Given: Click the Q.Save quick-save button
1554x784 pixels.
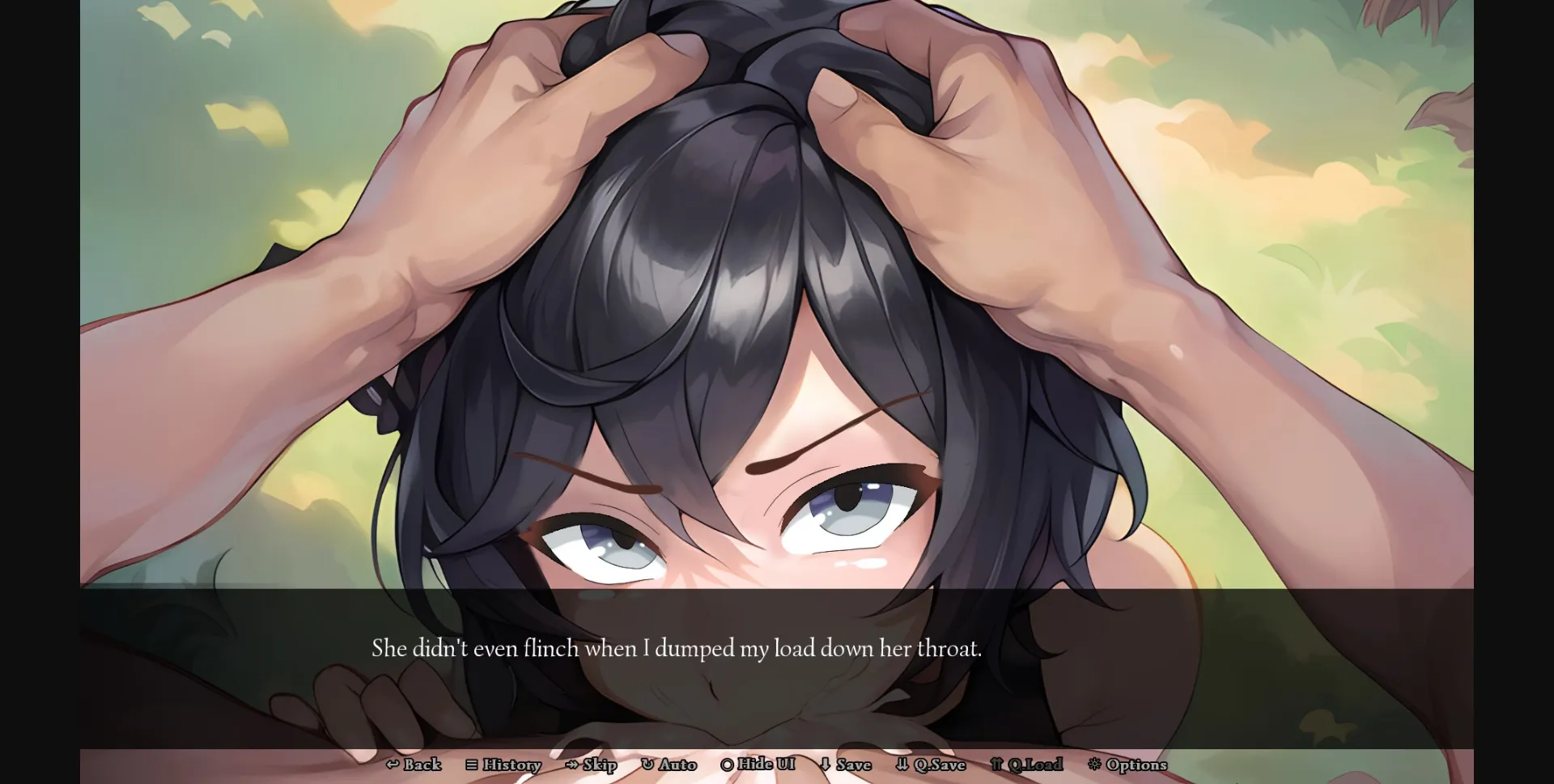Looking at the screenshot, I should pyautogui.click(x=932, y=765).
